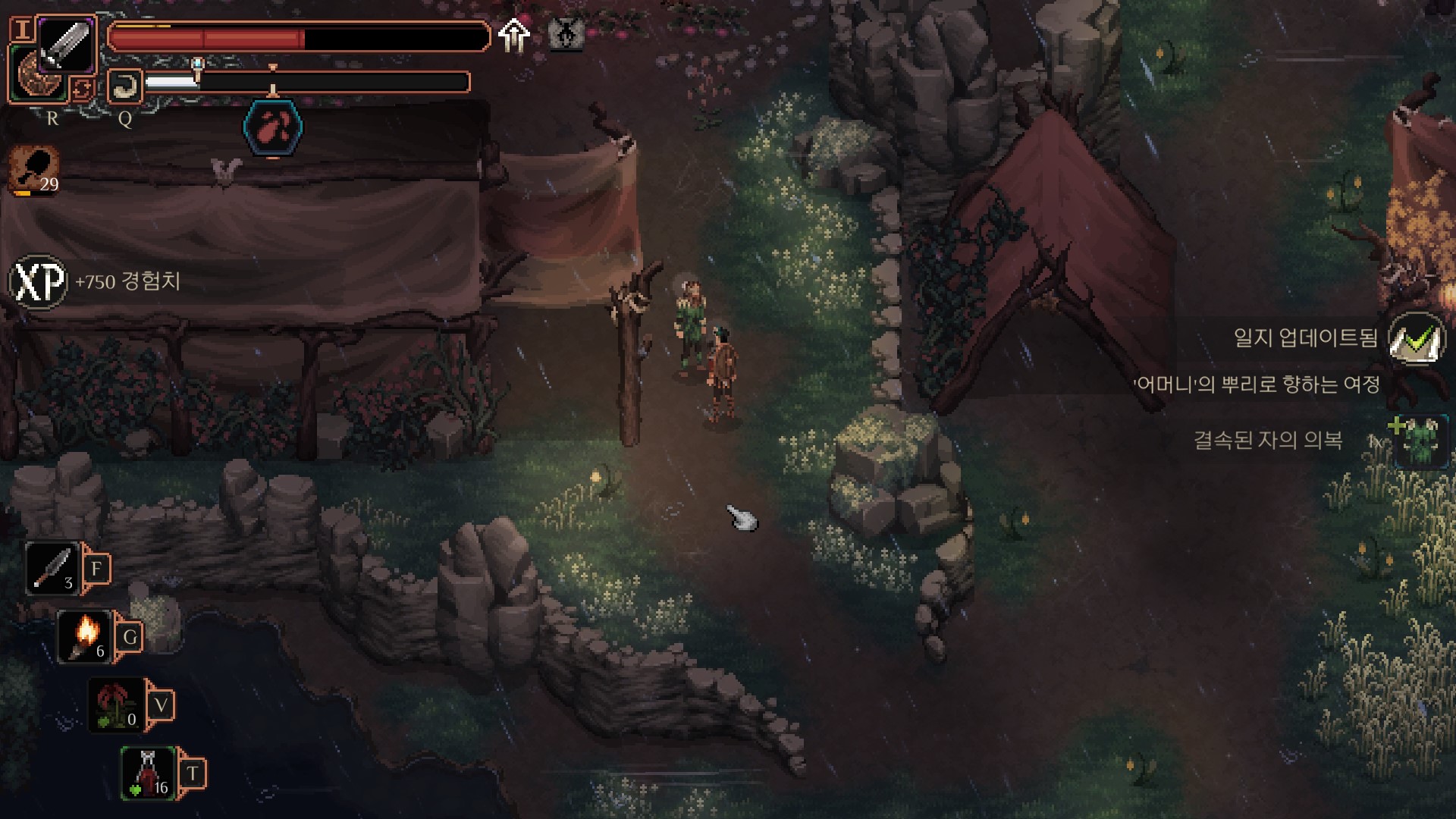
Task: Use the torch in the G slot
Action: tap(86, 636)
